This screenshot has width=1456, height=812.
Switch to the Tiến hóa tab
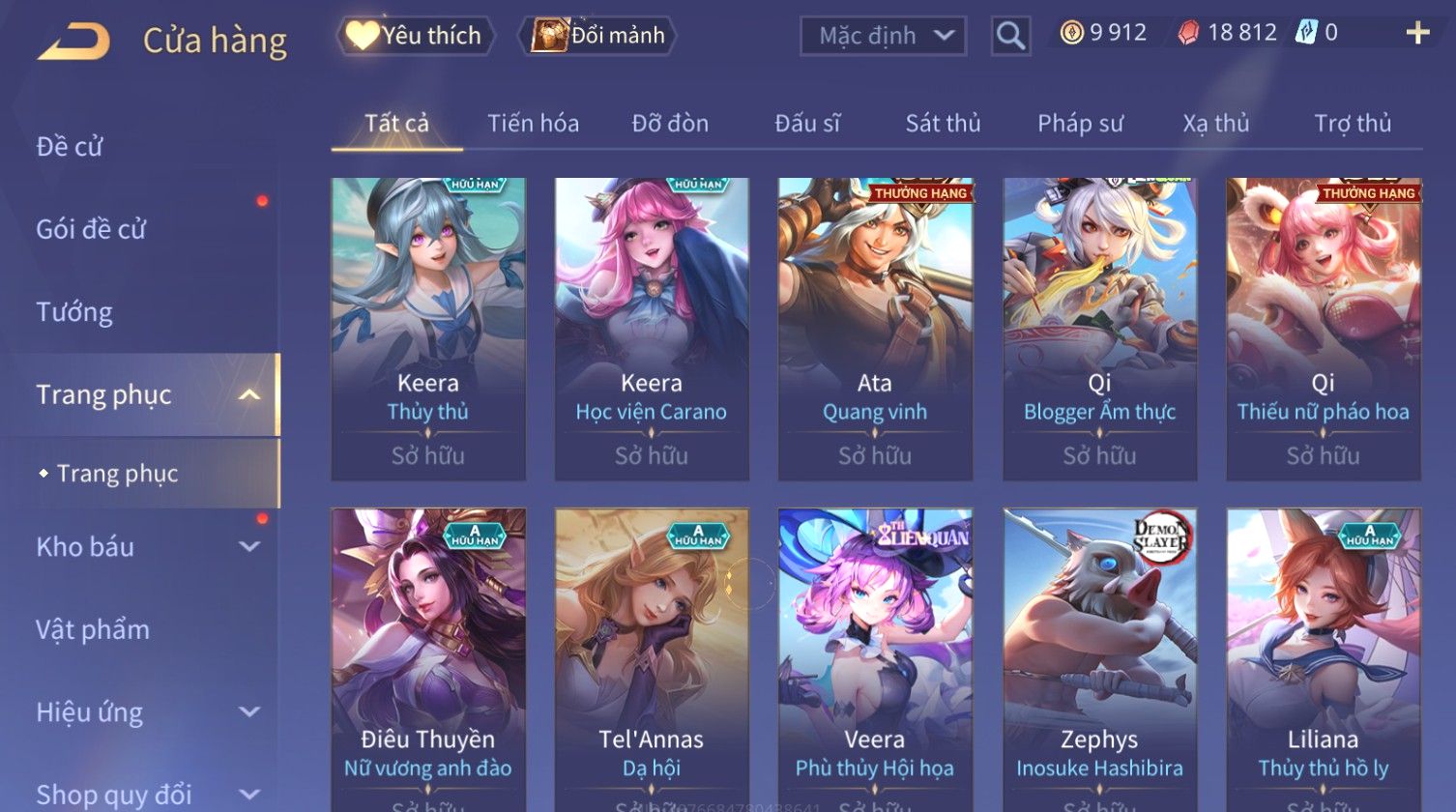click(x=533, y=124)
